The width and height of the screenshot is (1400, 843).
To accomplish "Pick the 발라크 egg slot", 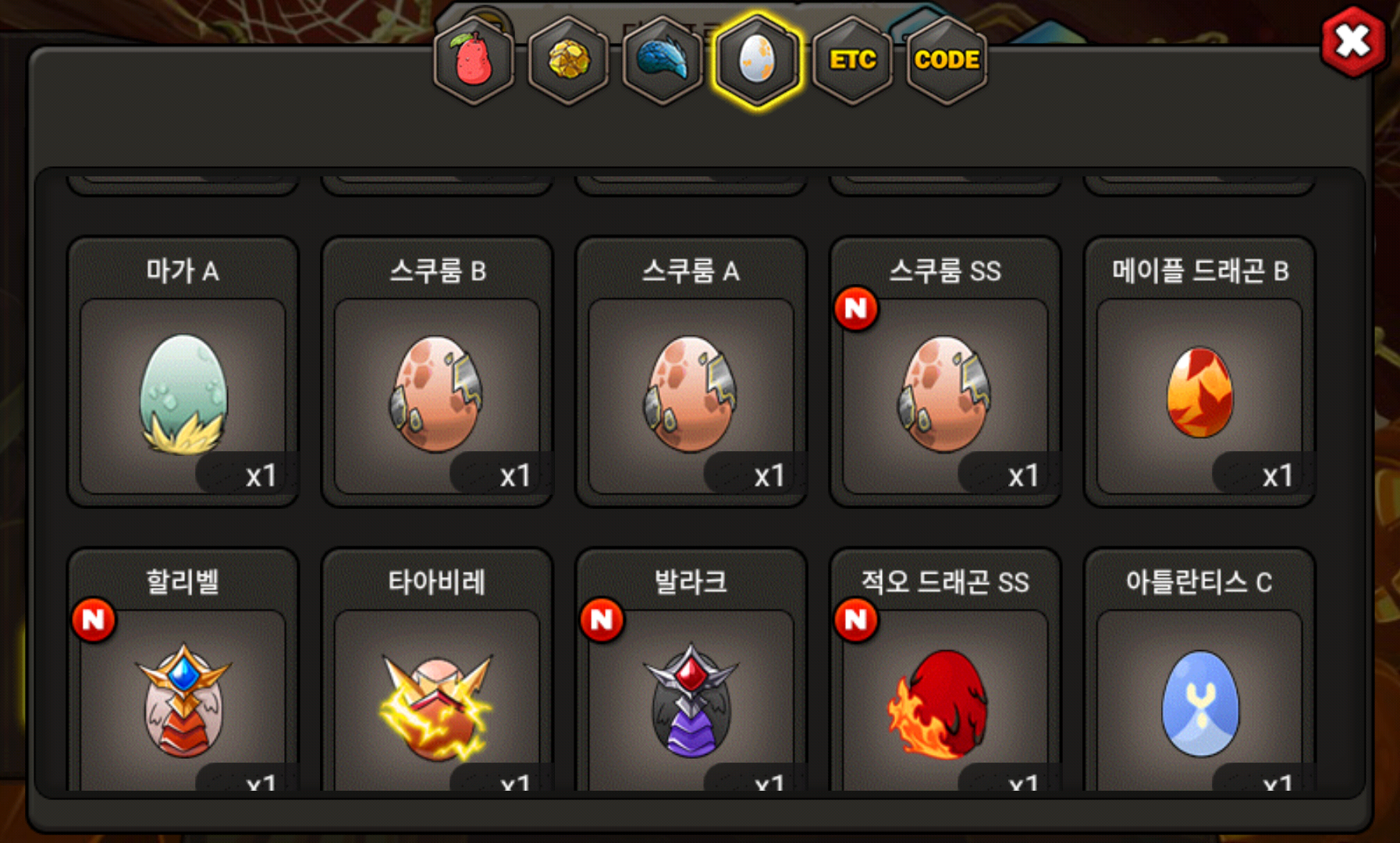I will pyautogui.click(x=691, y=699).
